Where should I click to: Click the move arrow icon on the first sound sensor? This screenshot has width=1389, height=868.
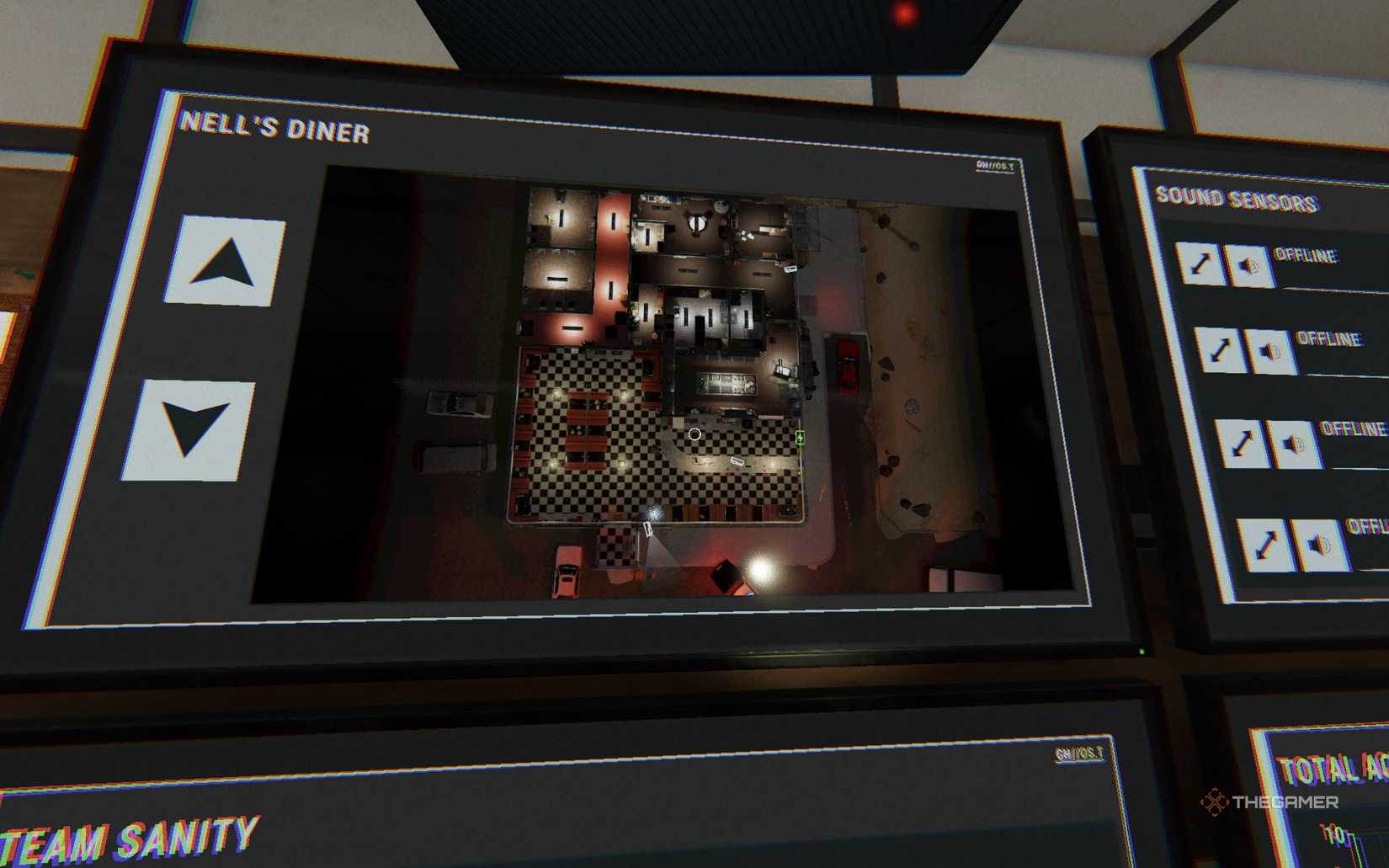click(1202, 264)
